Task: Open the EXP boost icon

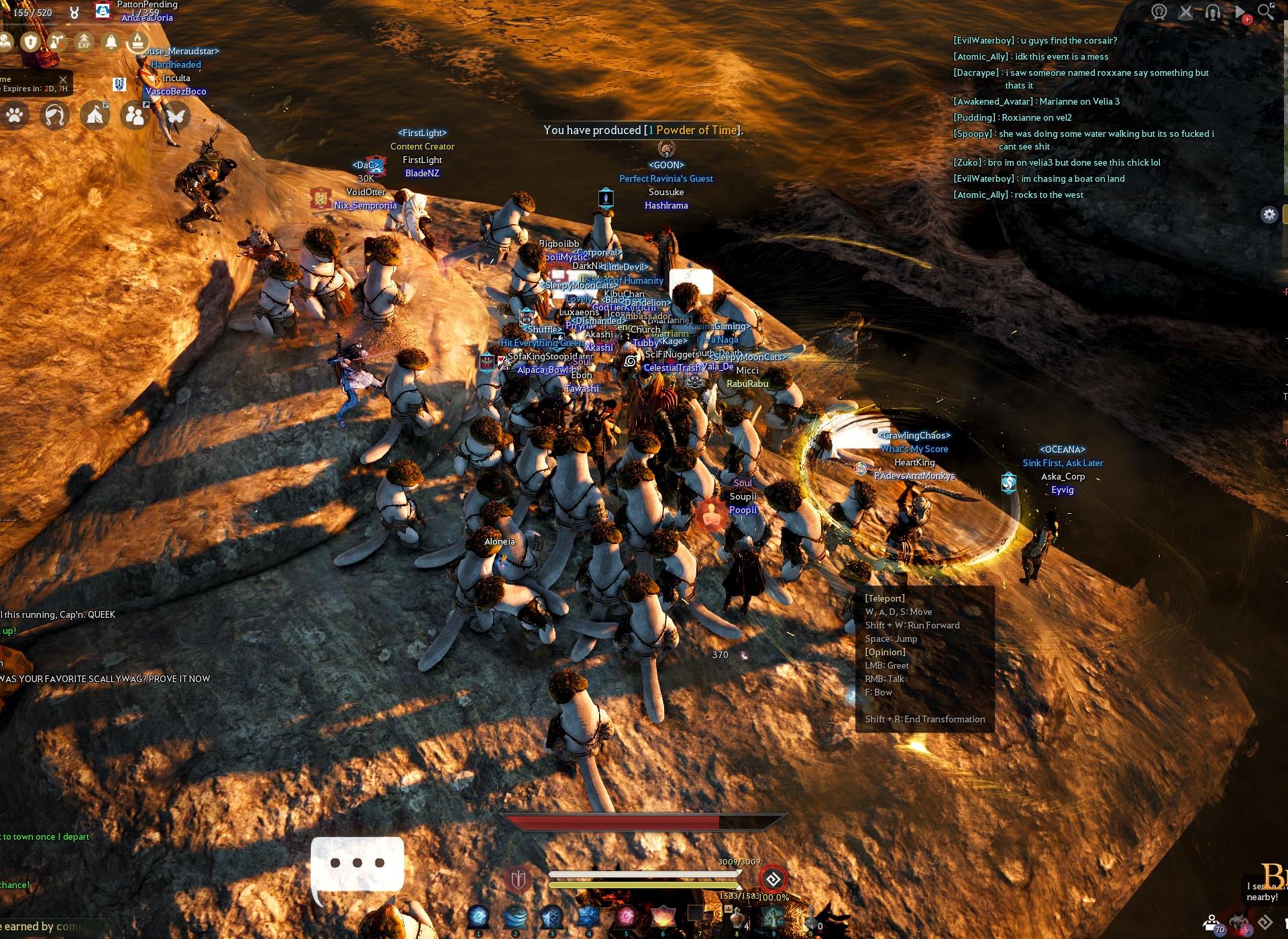Action: click(84, 42)
